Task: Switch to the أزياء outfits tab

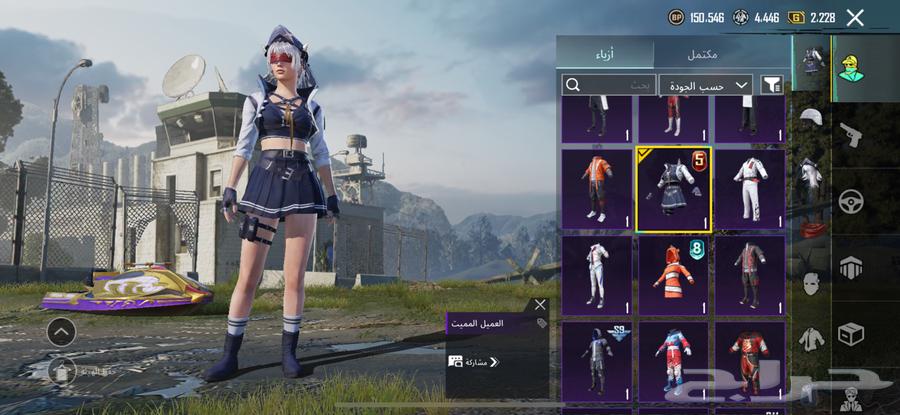Action: coord(605,53)
